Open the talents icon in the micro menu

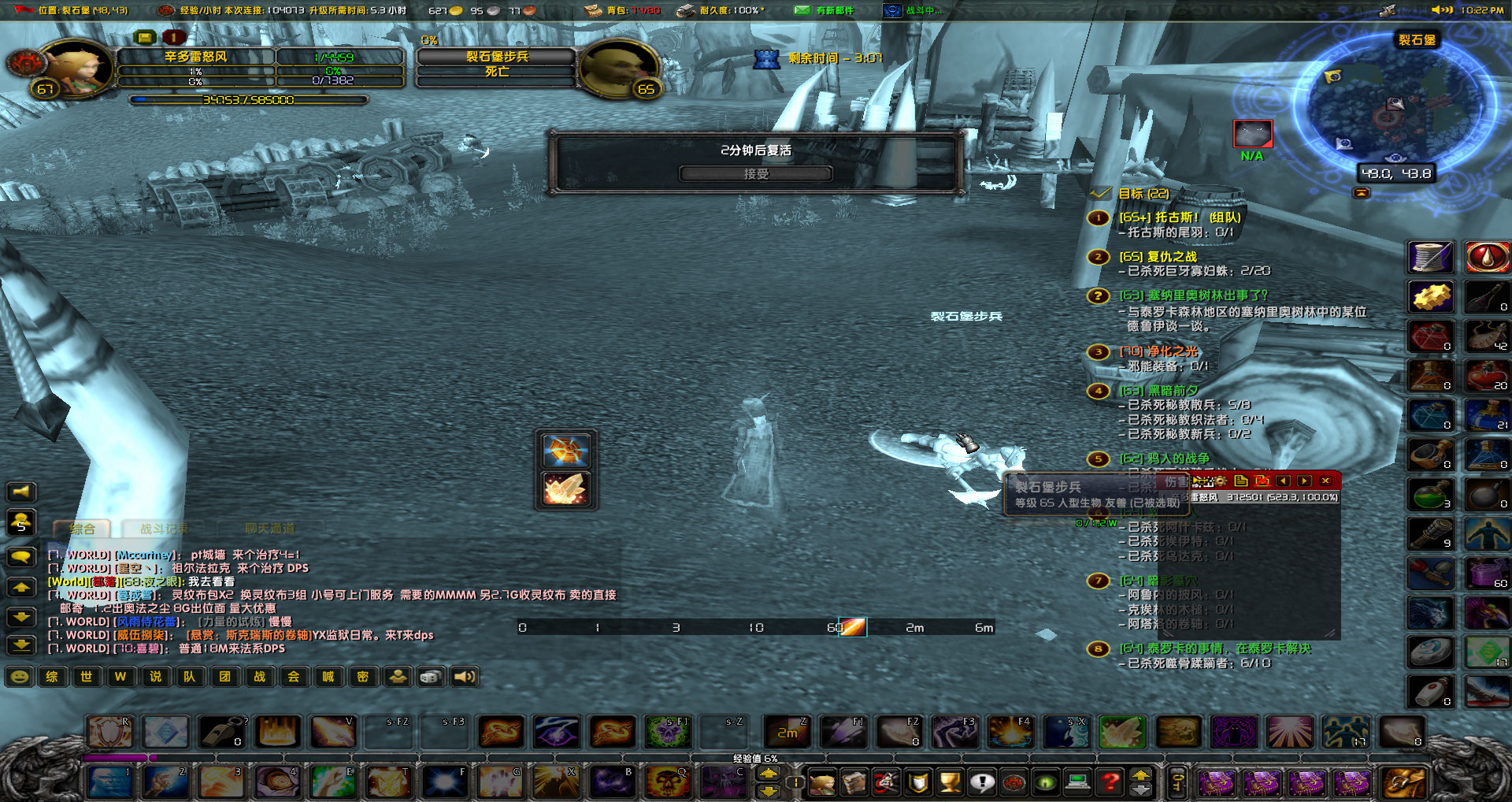tap(886, 783)
